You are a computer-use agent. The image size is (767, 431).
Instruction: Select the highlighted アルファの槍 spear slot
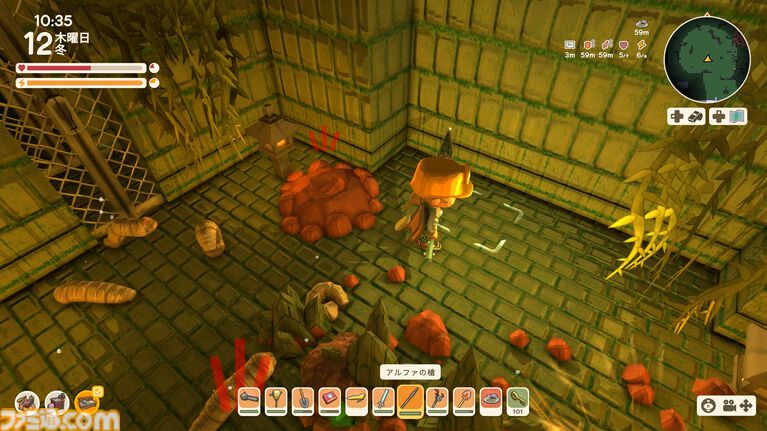[x=410, y=400]
